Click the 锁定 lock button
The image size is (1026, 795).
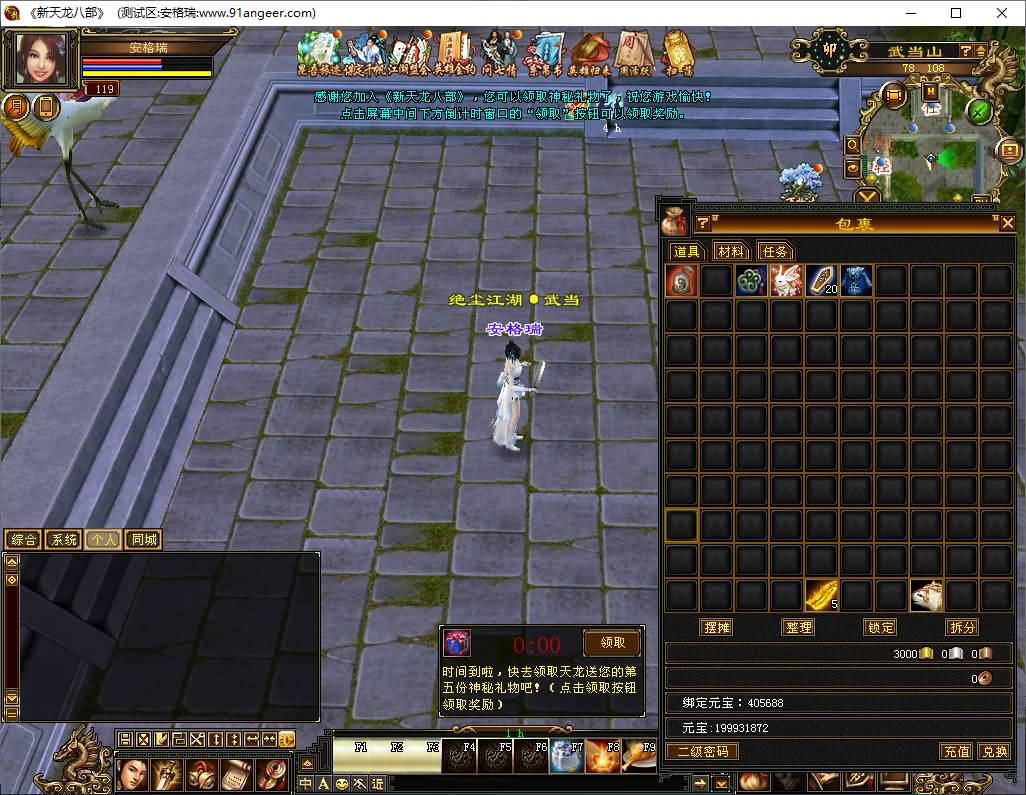pos(880,627)
